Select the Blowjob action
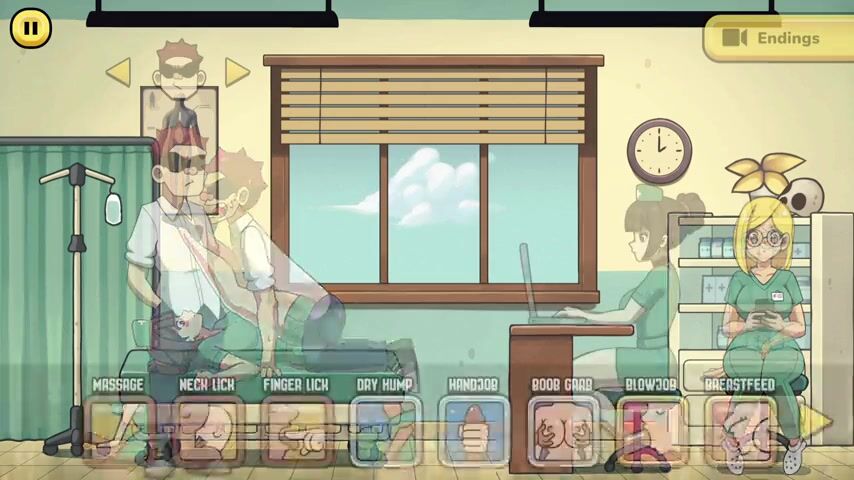The height and width of the screenshot is (480, 854). point(651,431)
